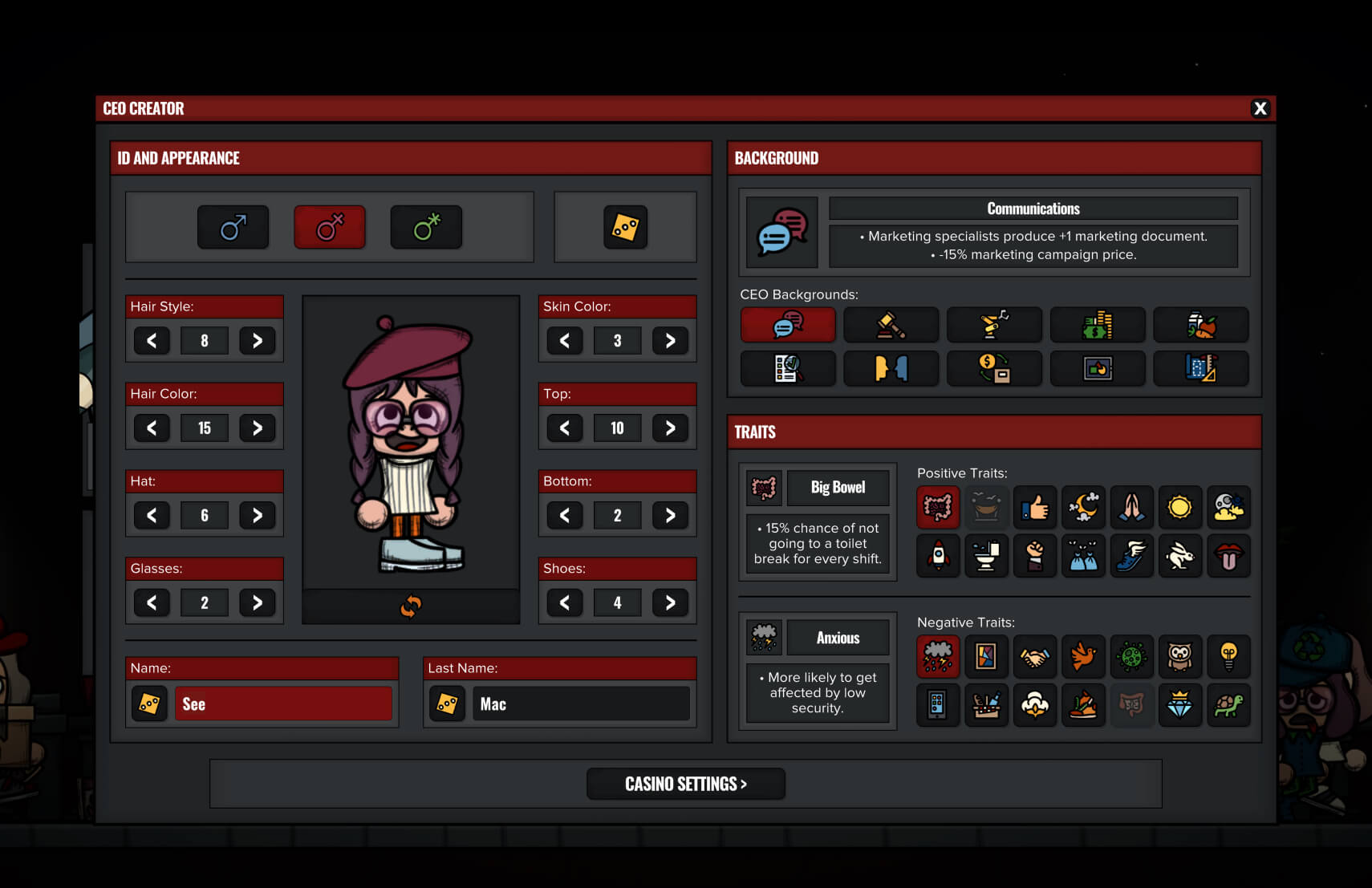
Task: Choose the gavel CEO background
Action: (891, 325)
